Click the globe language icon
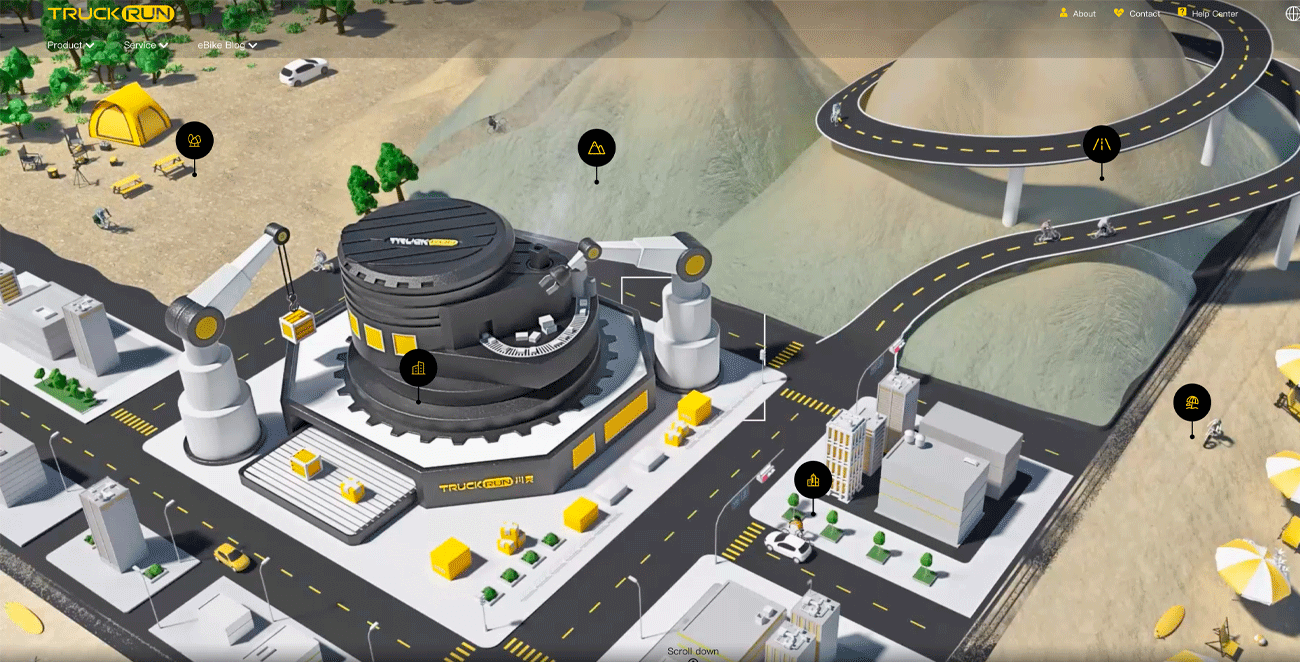Image resolution: width=1300 pixels, height=662 pixels. point(1292,14)
